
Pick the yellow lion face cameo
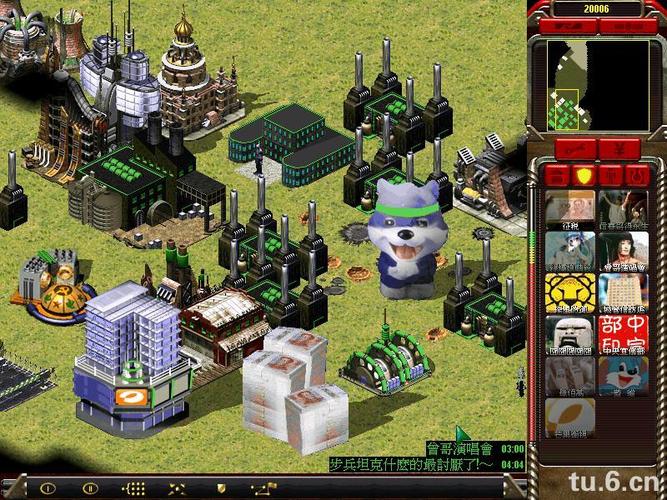click(570, 291)
